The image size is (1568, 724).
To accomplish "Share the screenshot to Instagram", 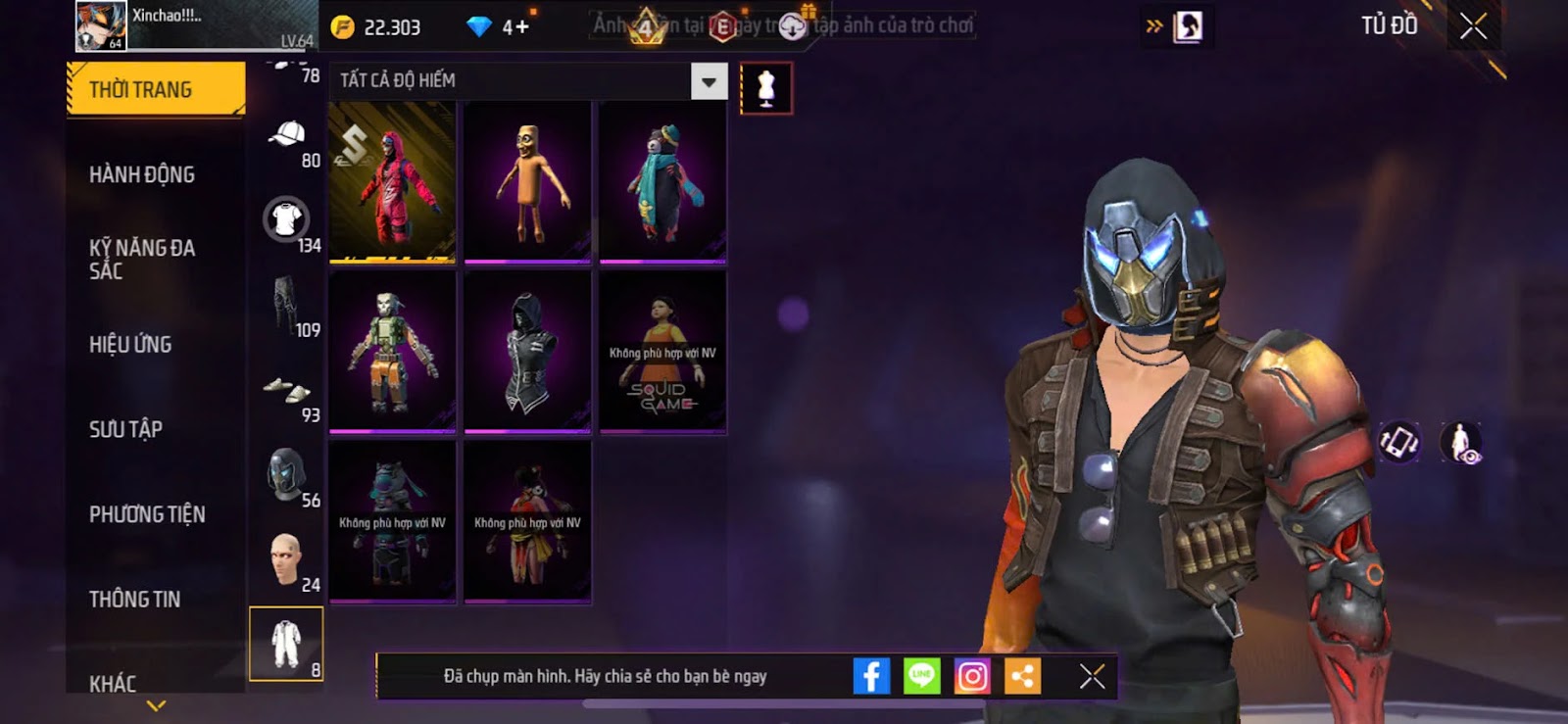I will [x=972, y=676].
